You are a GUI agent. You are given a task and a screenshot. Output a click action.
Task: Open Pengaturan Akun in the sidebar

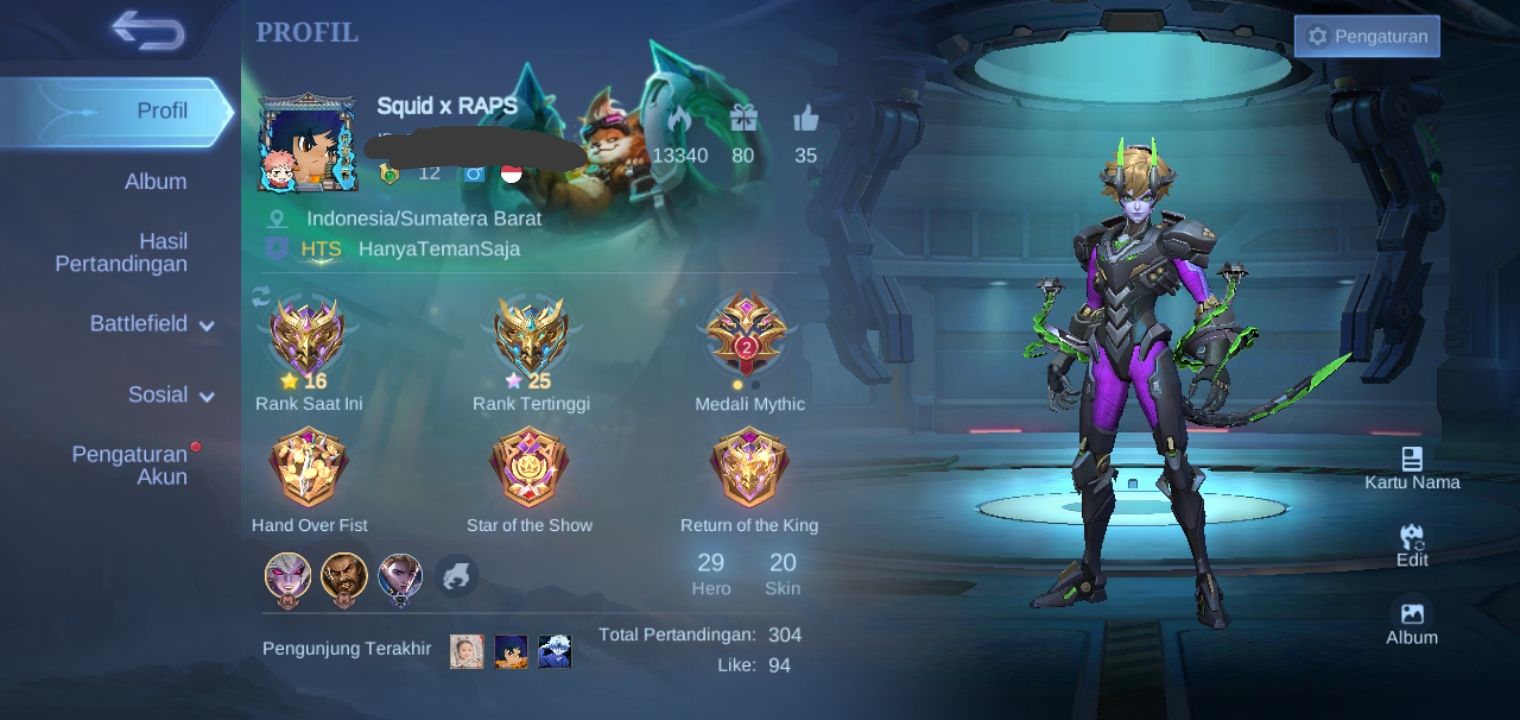coord(130,466)
